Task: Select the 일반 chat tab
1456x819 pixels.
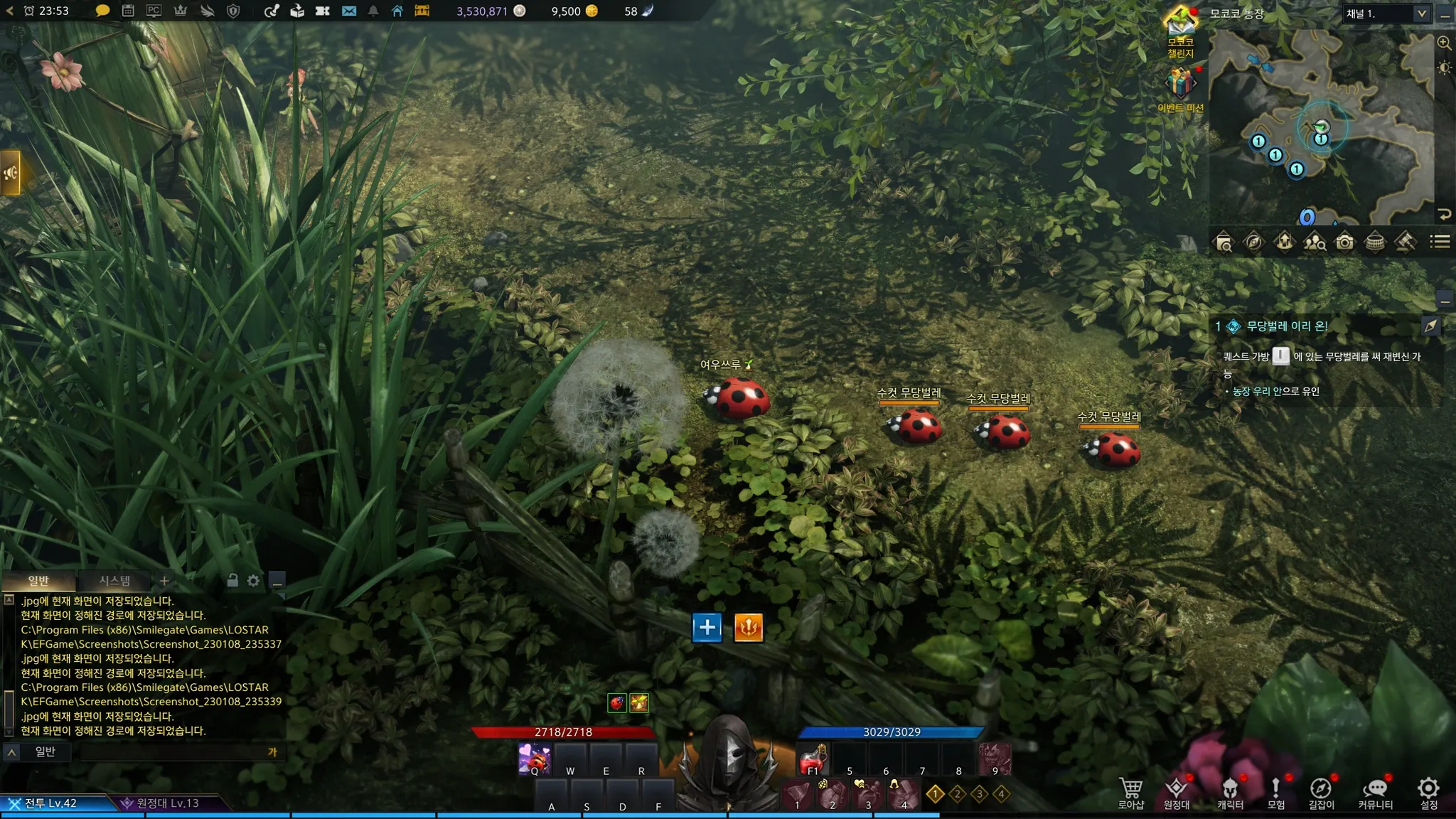Action: coord(38,581)
